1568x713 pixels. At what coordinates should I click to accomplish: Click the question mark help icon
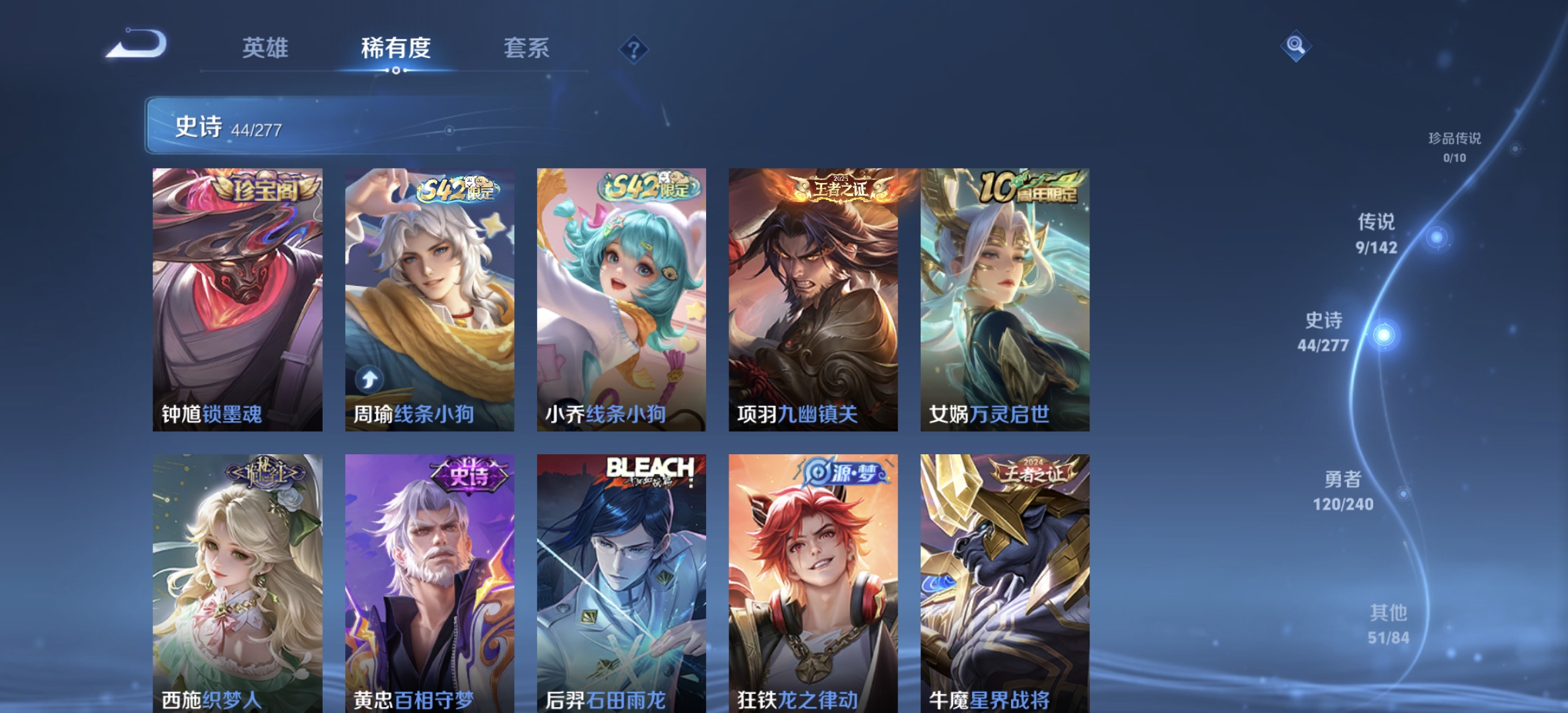pos(632,48)
